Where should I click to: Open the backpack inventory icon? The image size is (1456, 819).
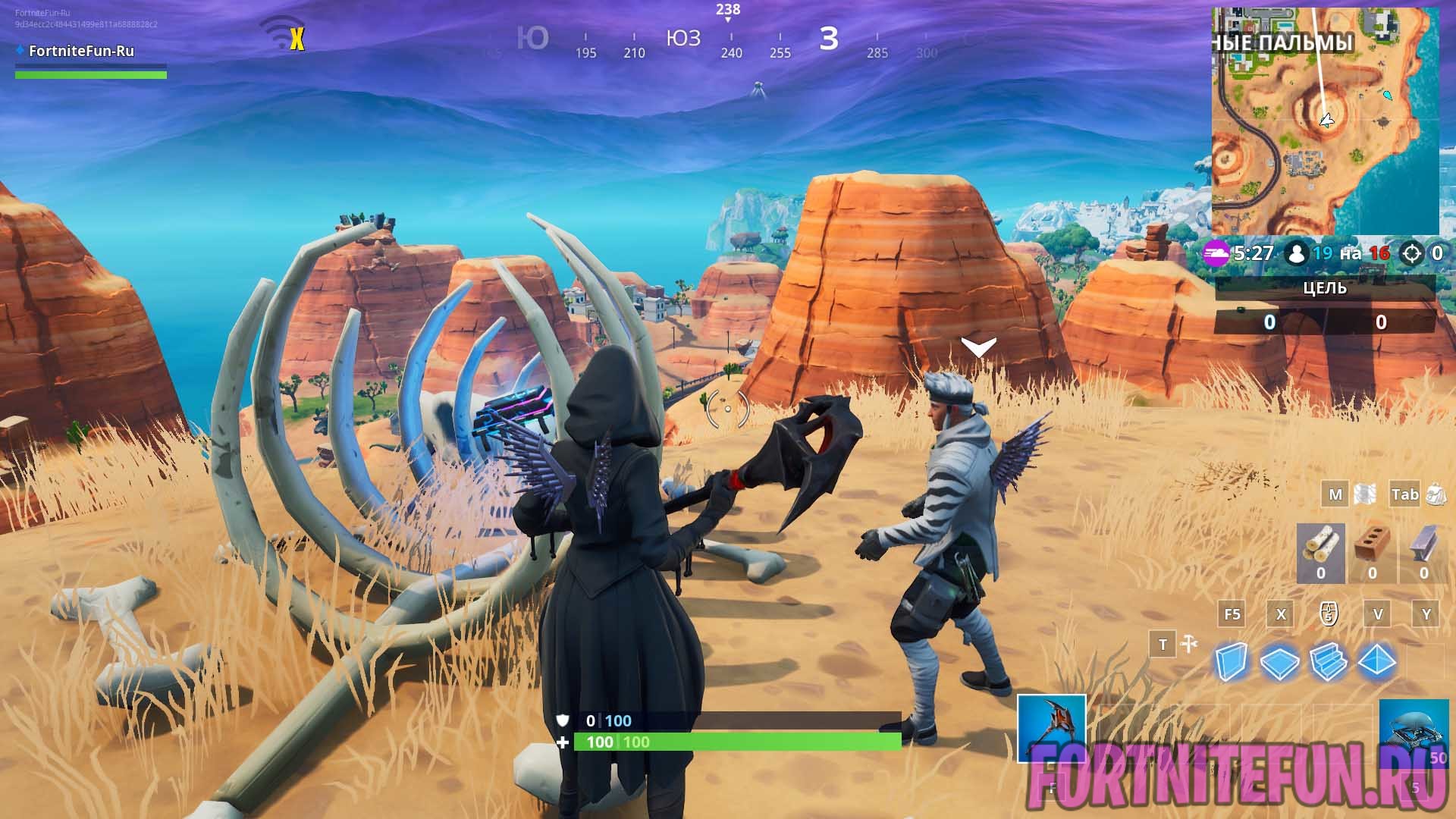pos(1435,494)
